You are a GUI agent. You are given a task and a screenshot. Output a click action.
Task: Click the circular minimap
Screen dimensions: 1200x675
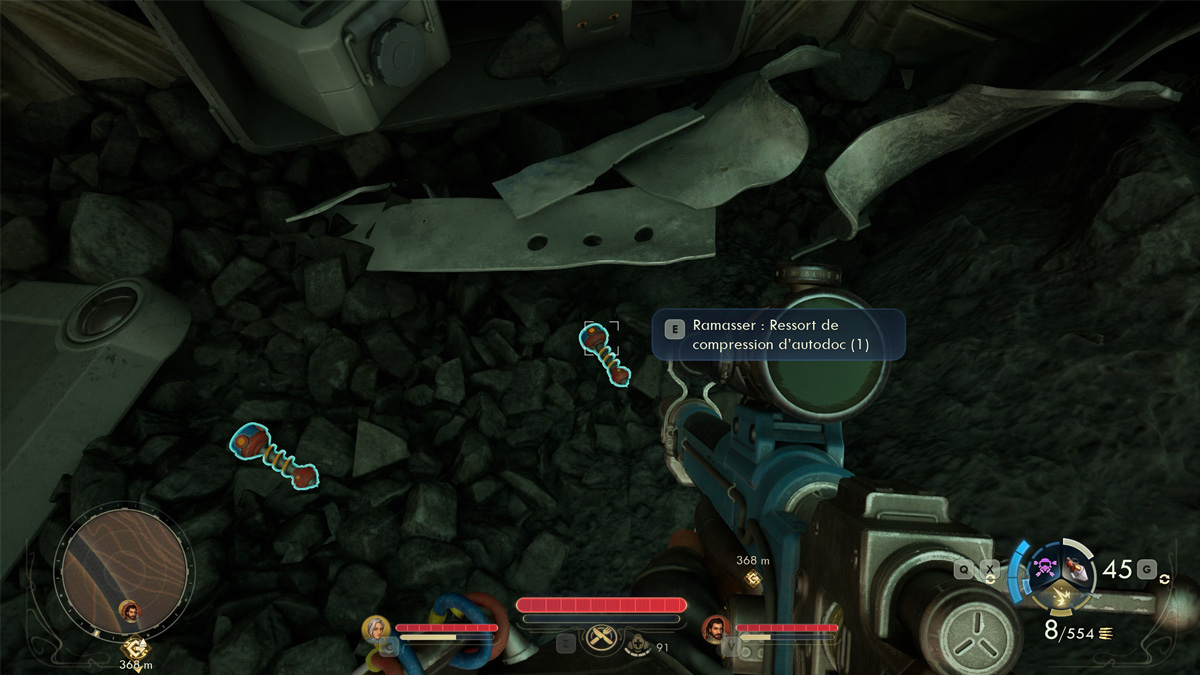tap(122, 568)
